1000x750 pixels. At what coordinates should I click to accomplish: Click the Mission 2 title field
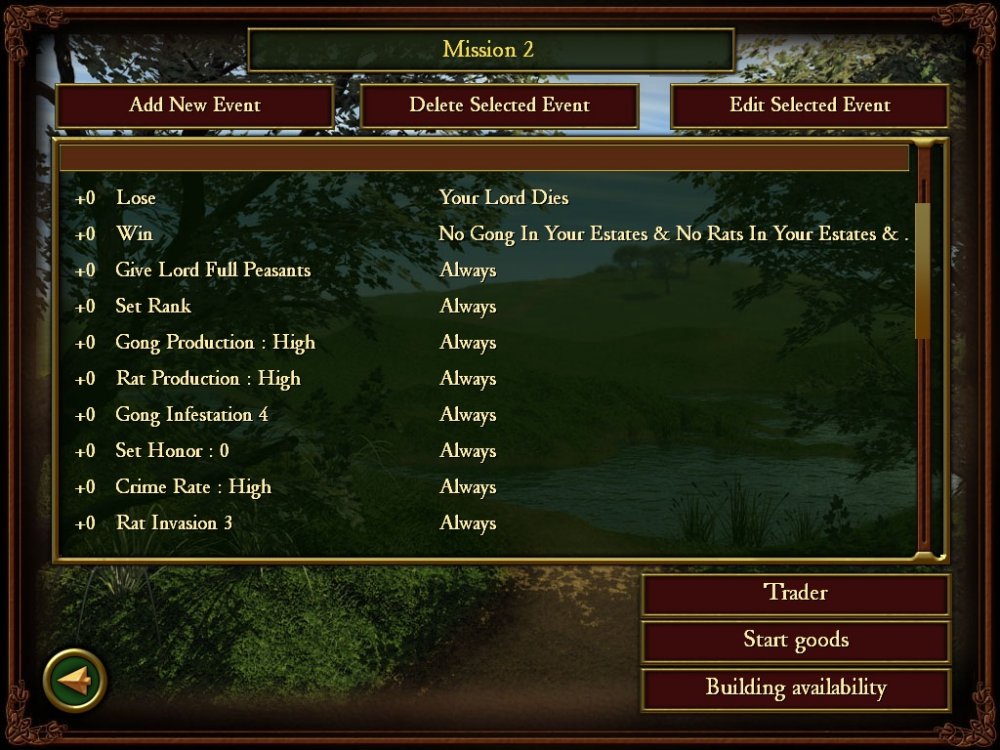(490, 50)
